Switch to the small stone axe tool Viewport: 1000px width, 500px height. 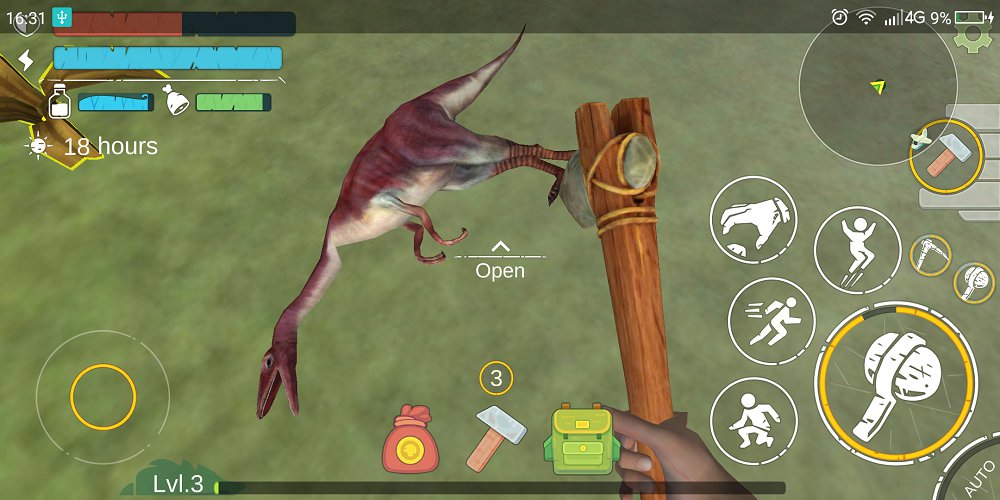pyautogui.click(x=972, y=283)
